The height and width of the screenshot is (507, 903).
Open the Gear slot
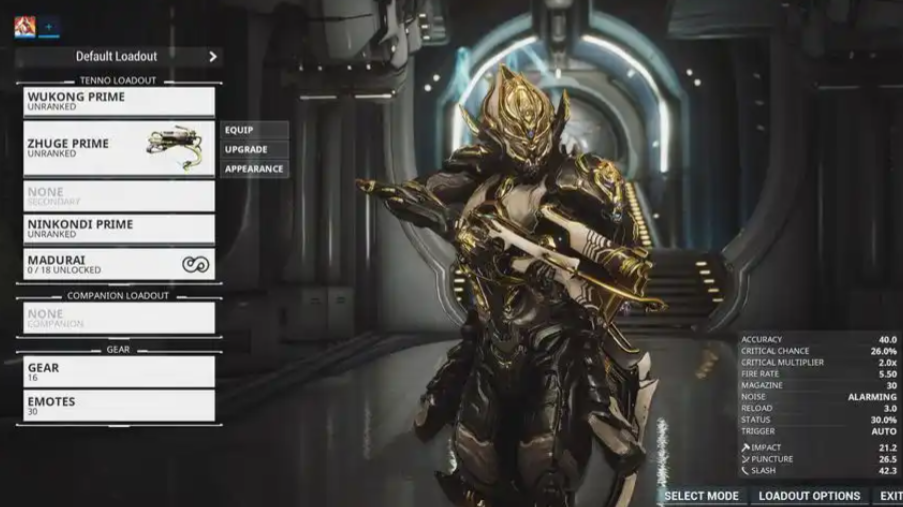pos(119,372)
